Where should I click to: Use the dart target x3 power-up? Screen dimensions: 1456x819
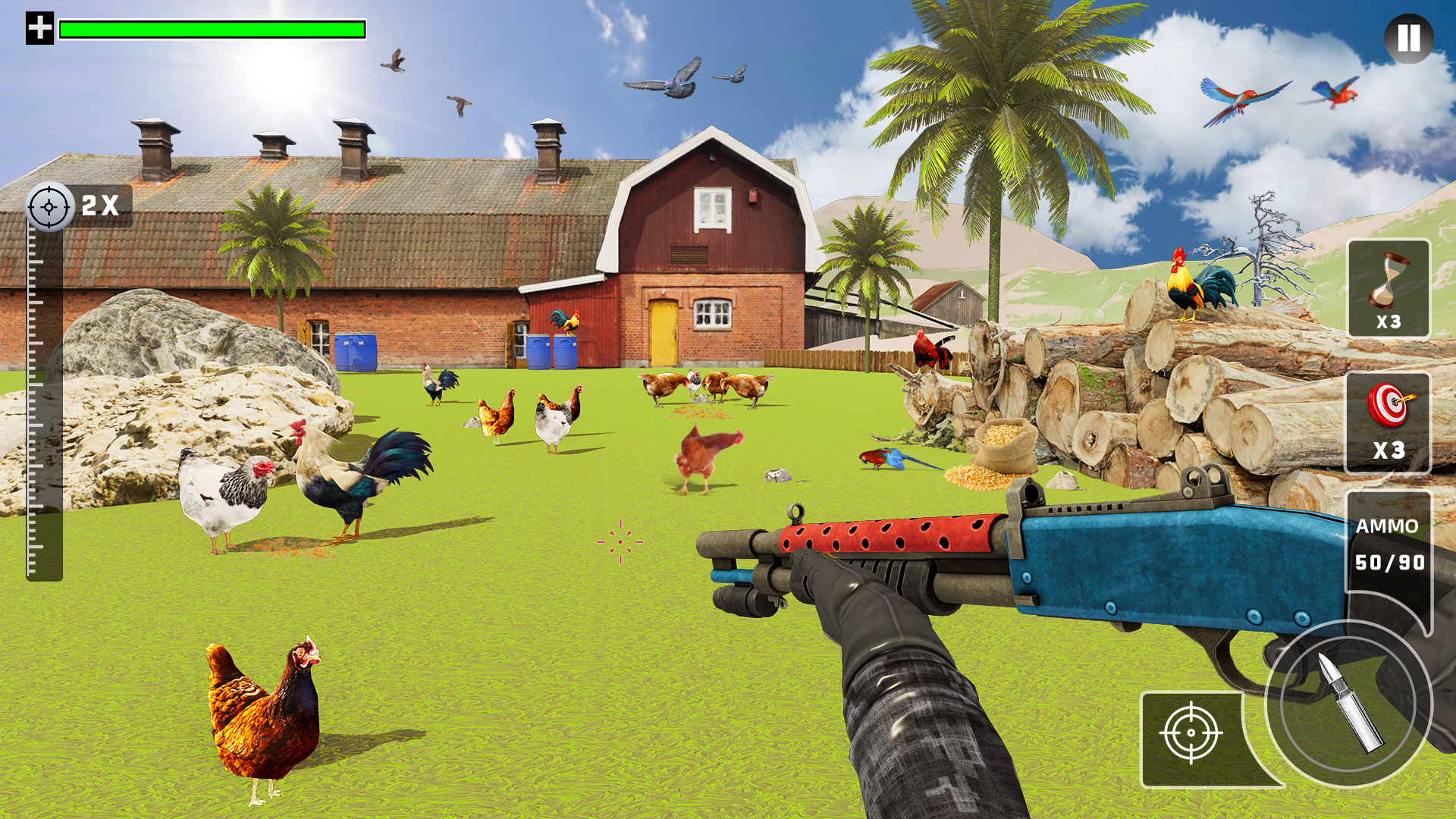tap(1389, 422)
